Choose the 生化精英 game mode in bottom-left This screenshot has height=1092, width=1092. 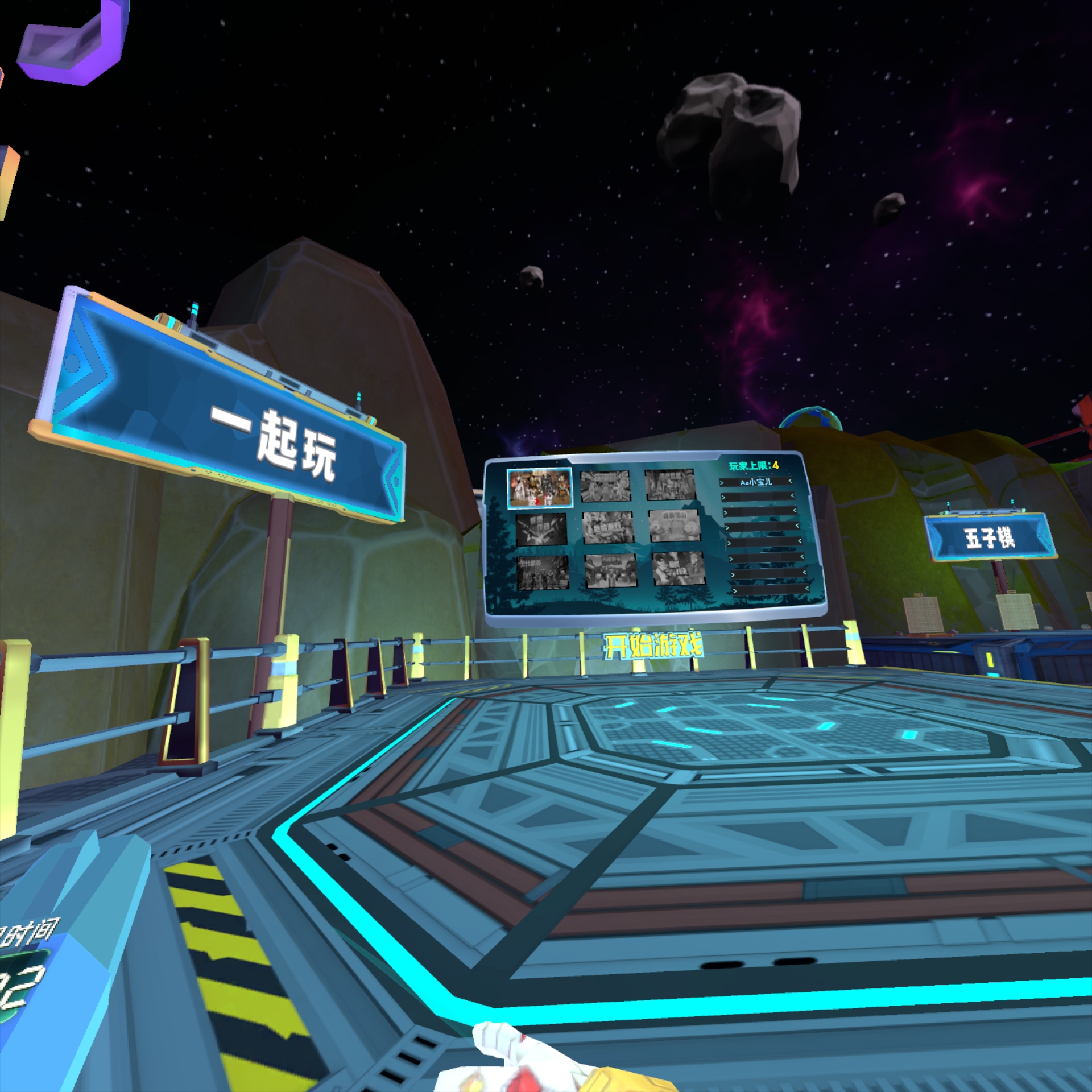(x=542, y=573)
